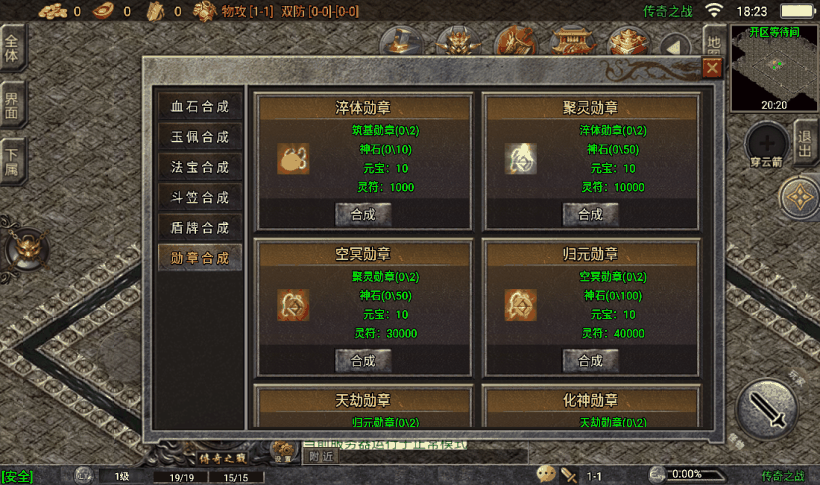The image size is (820, 485).
Task: Show the 盾牌合成 recipes
Action: point(200,227)
